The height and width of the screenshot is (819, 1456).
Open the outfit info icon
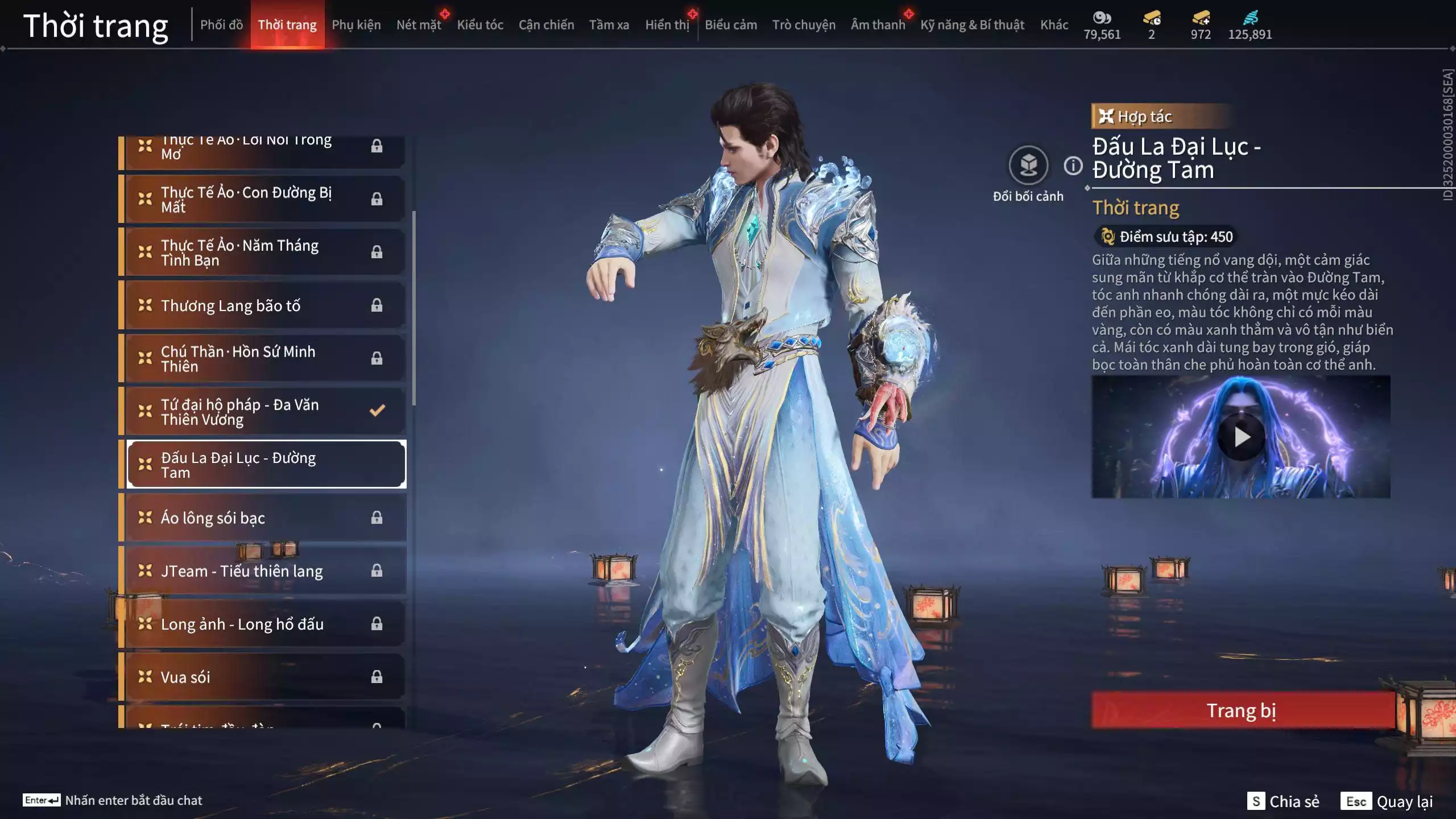point(1073,166)
